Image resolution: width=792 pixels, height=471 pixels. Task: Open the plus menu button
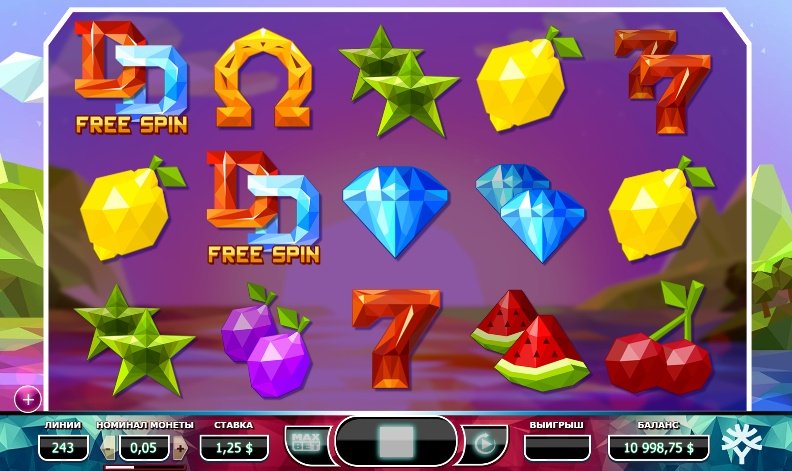27,399
